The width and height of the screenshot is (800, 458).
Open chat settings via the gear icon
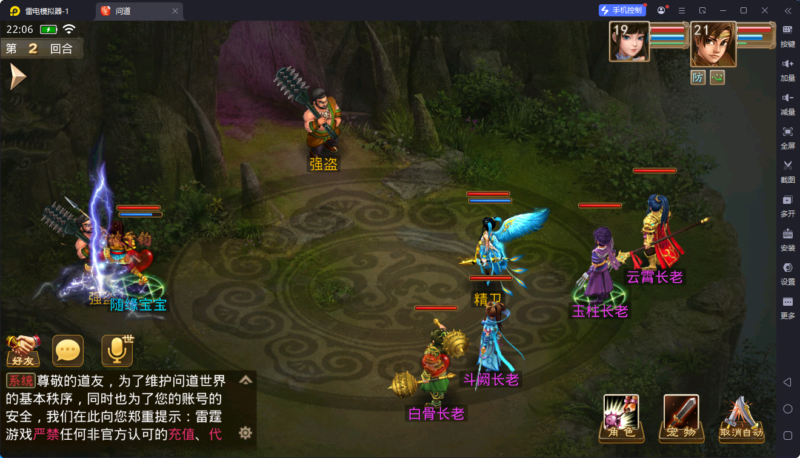245,433
